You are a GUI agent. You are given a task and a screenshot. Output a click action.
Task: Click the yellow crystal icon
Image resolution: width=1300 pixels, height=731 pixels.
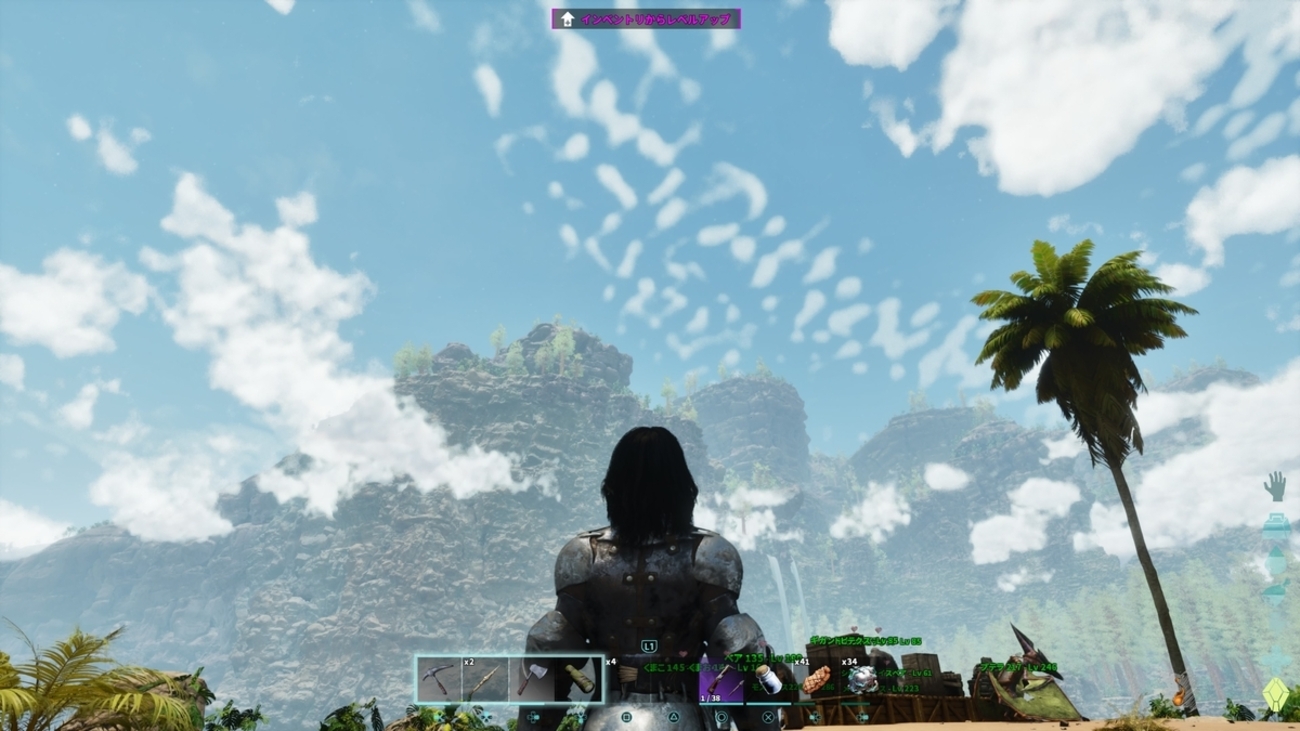(x=1275, y=693)
